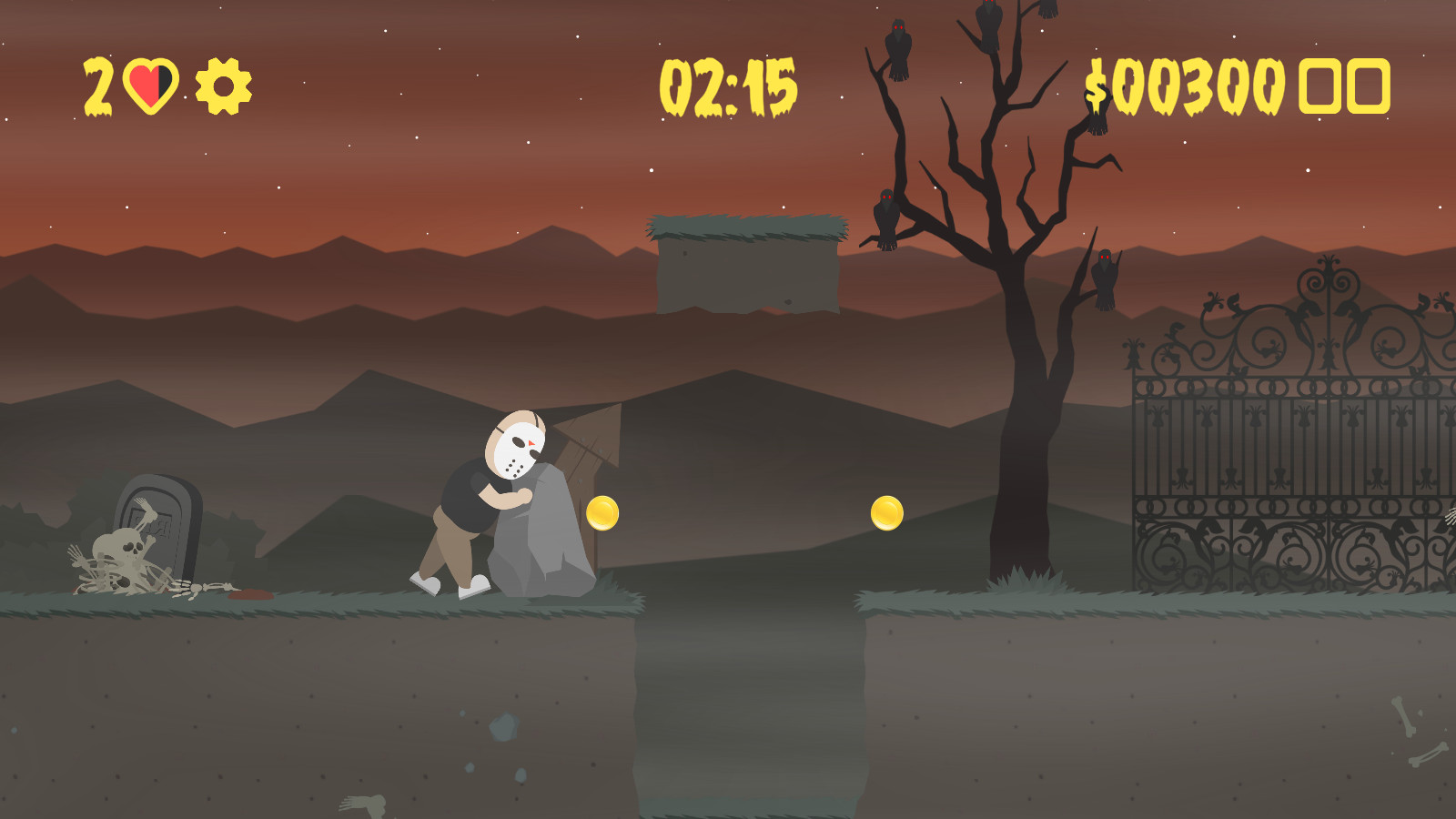Click the gold coin right of the pit
Viewport: 1456px width, 819px height.
coord(886,514)
